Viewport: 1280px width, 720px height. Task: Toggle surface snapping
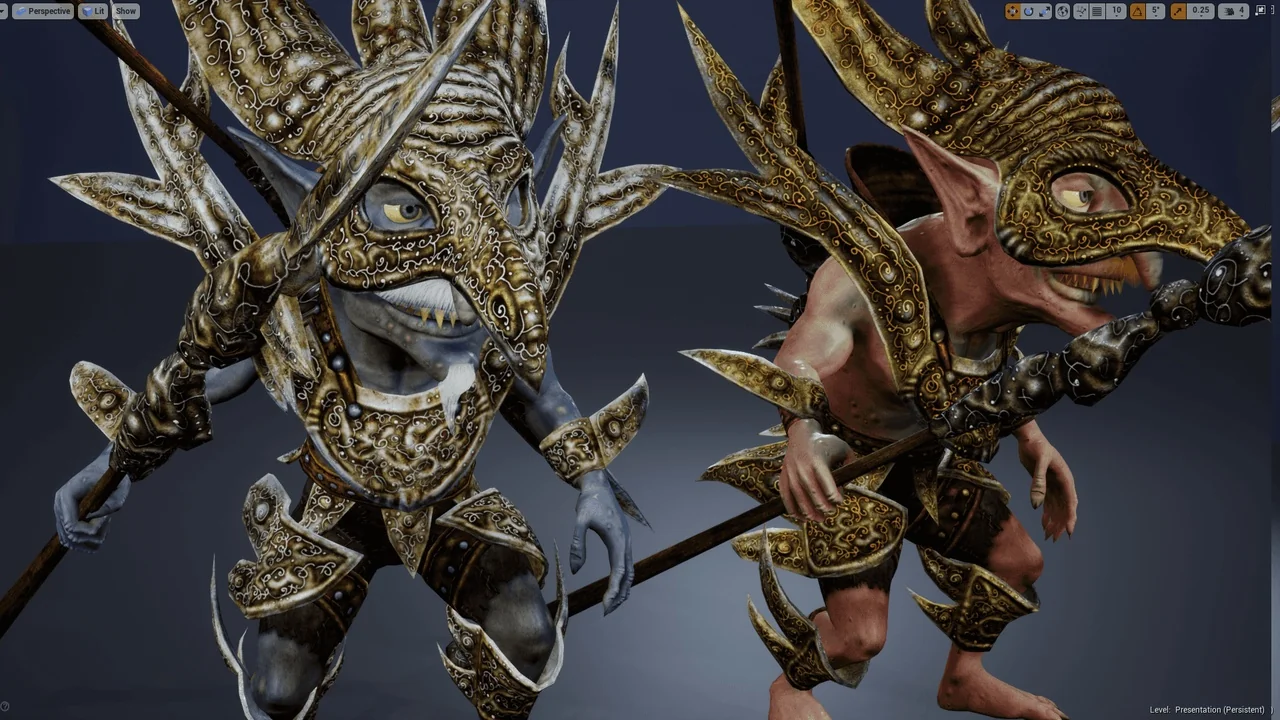click(x=1080, y=11)
